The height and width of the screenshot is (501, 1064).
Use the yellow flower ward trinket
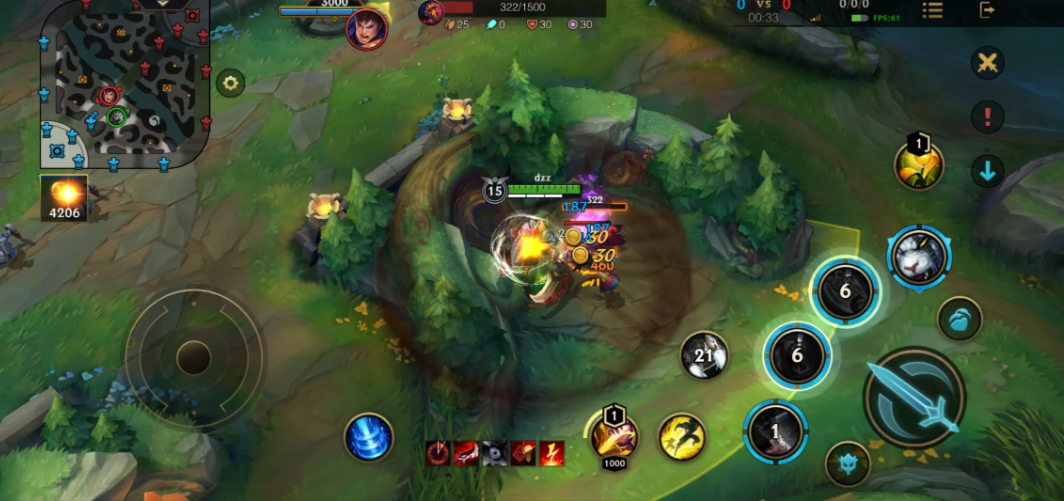[x=919, y=166]
